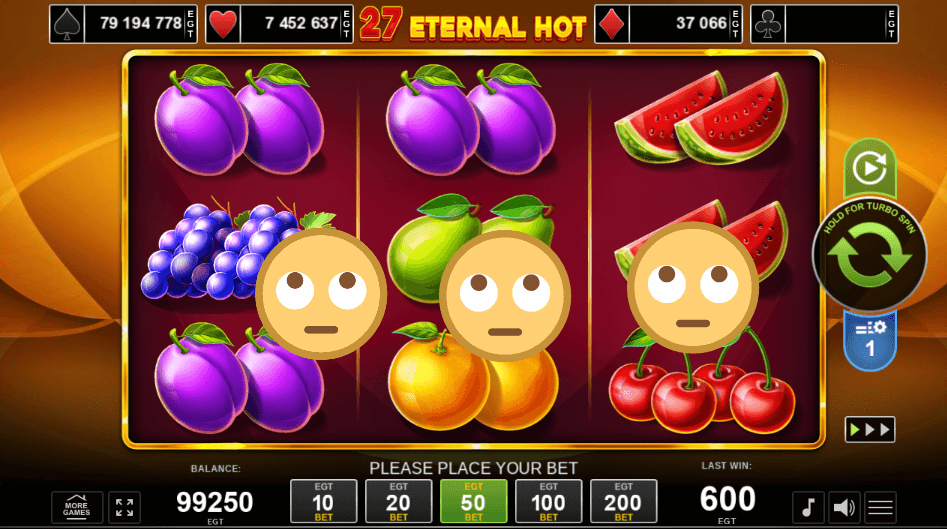The height and width of the screenshot is (529, 947).
Task: Choose the 20 bet option
Action: (398, 500)
